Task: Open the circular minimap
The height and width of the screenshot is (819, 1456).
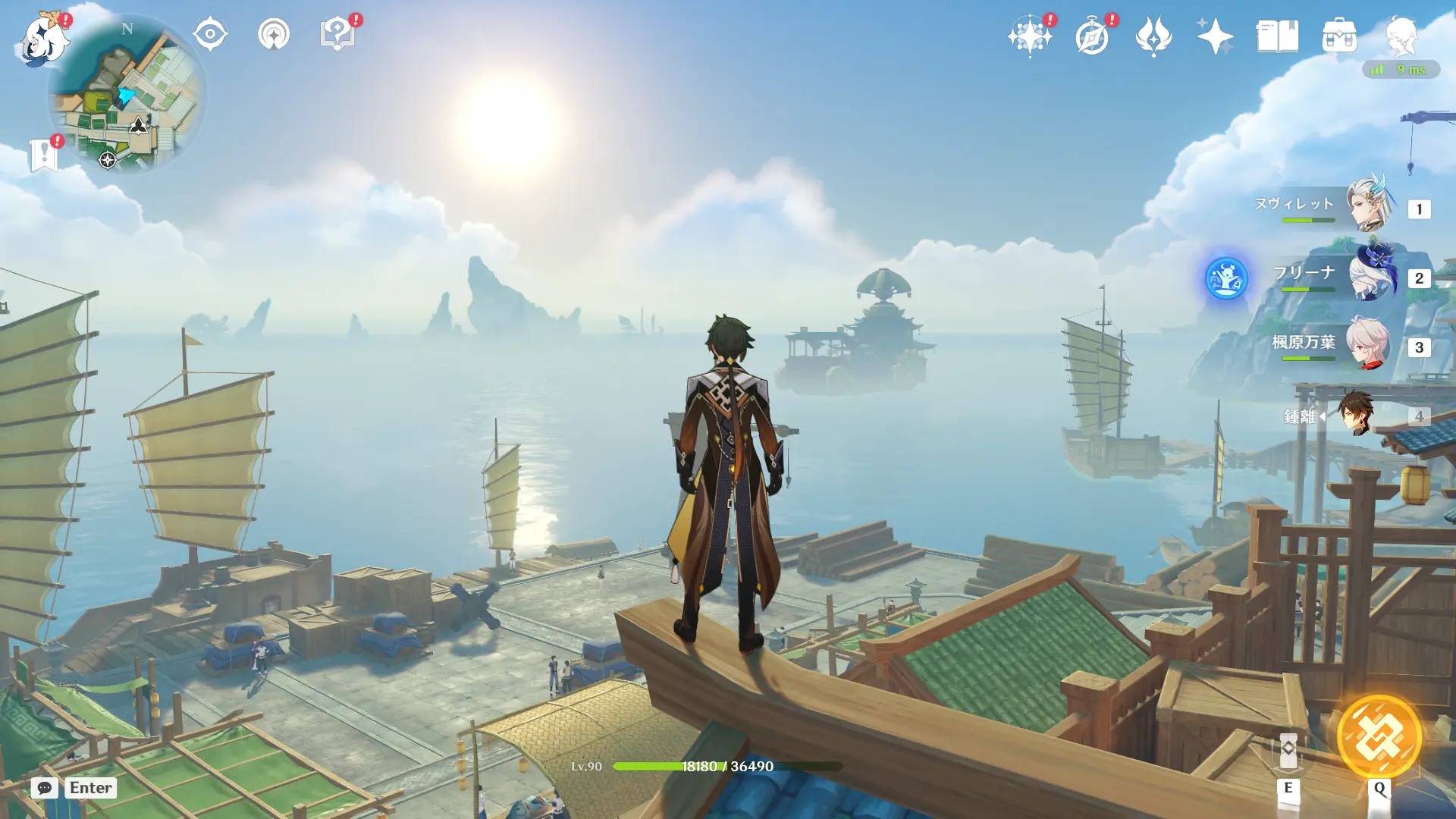Action: 127,96
